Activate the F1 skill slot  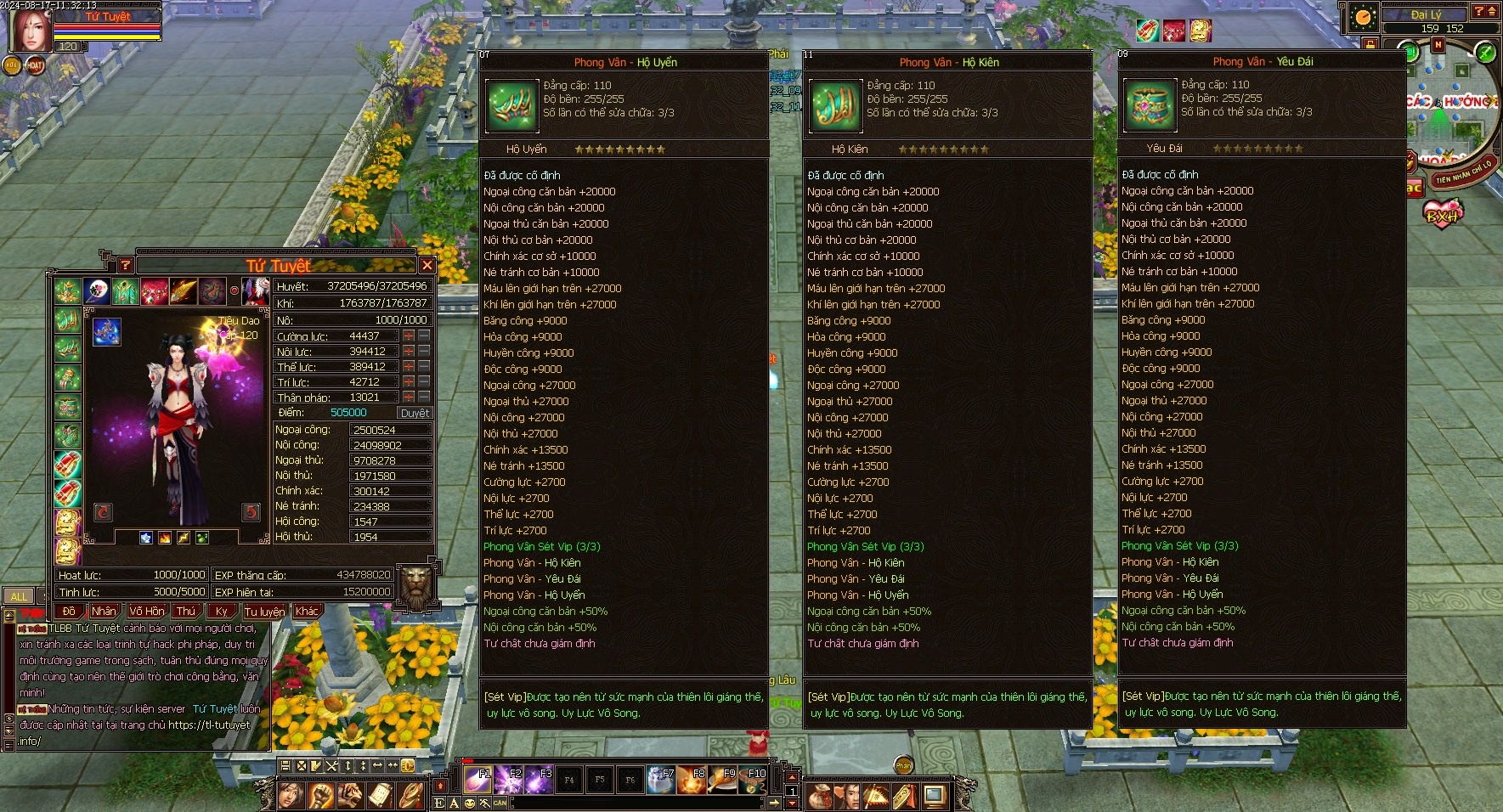click(x=477, y=780)
